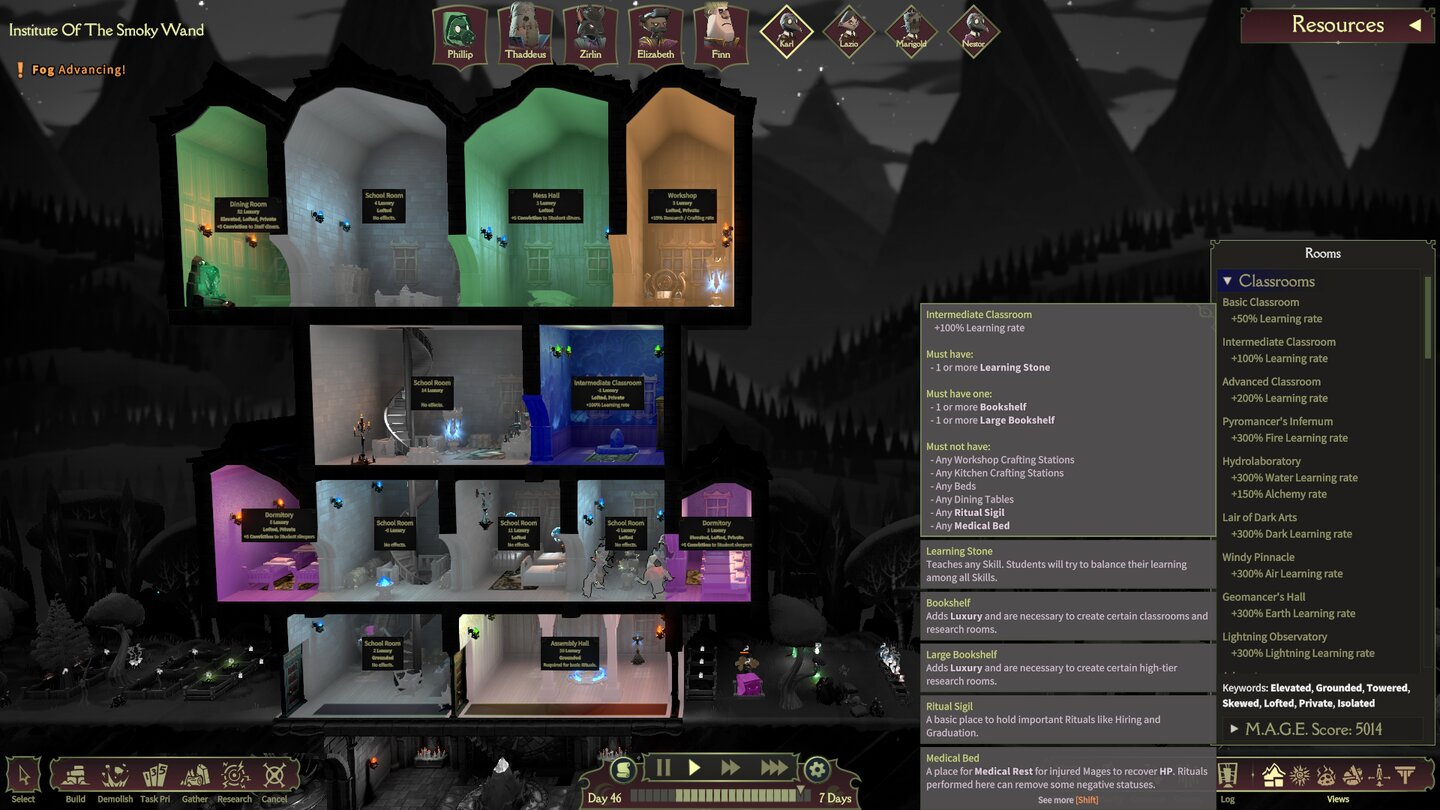Click the See more [Shift] link

(x=1067, y=800)
